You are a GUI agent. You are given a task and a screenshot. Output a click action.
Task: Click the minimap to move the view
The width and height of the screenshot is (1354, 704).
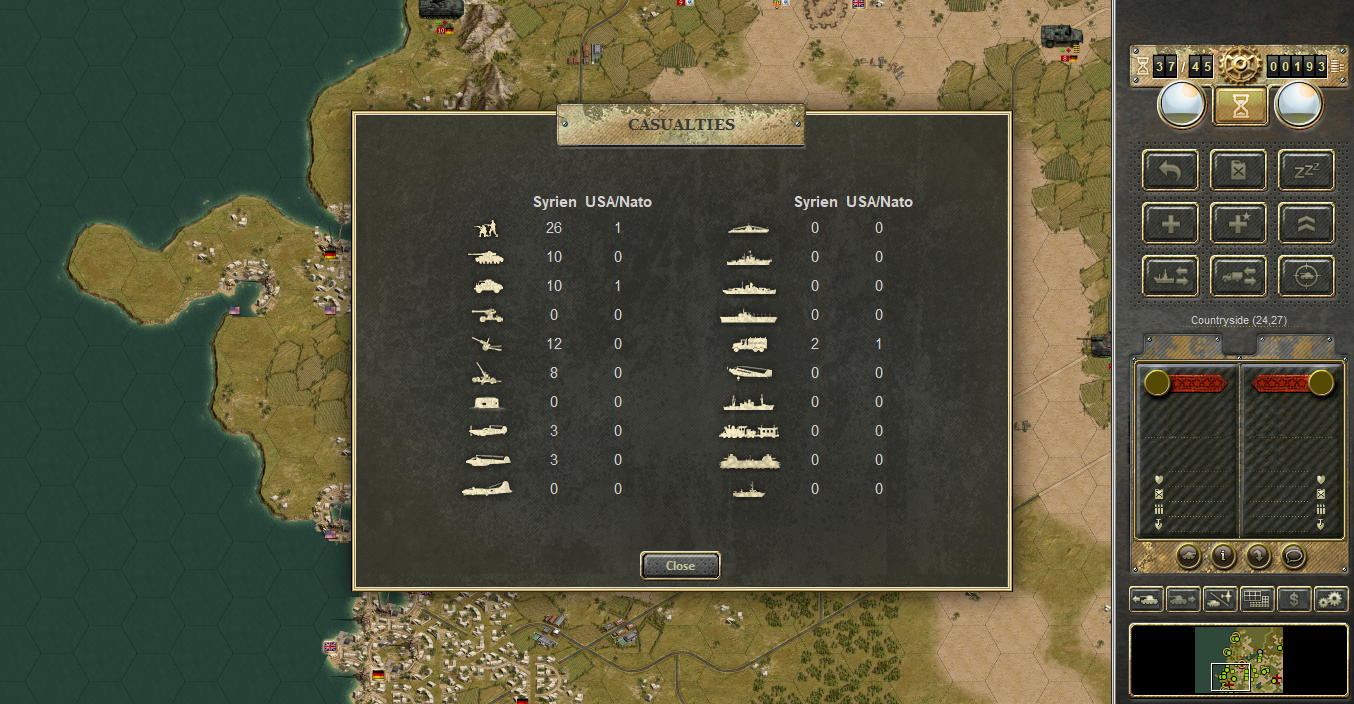[x=1238, y=660]
